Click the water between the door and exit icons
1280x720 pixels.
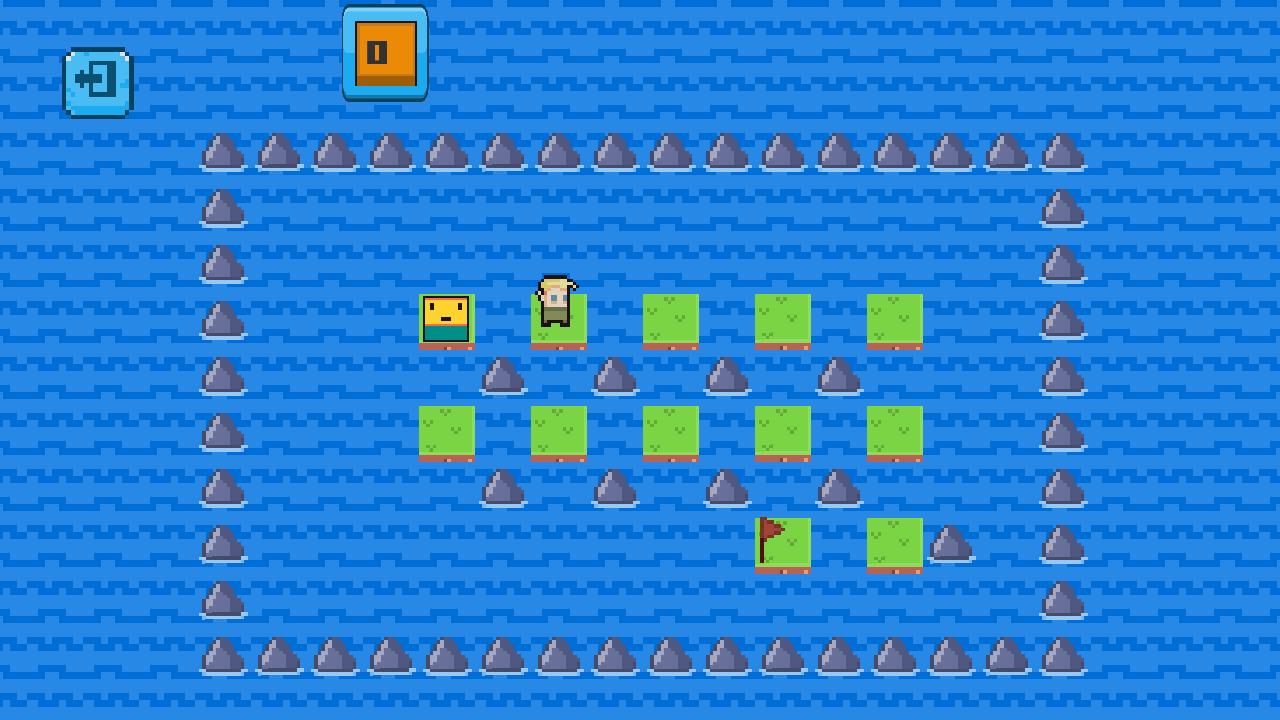coord(240,60)
